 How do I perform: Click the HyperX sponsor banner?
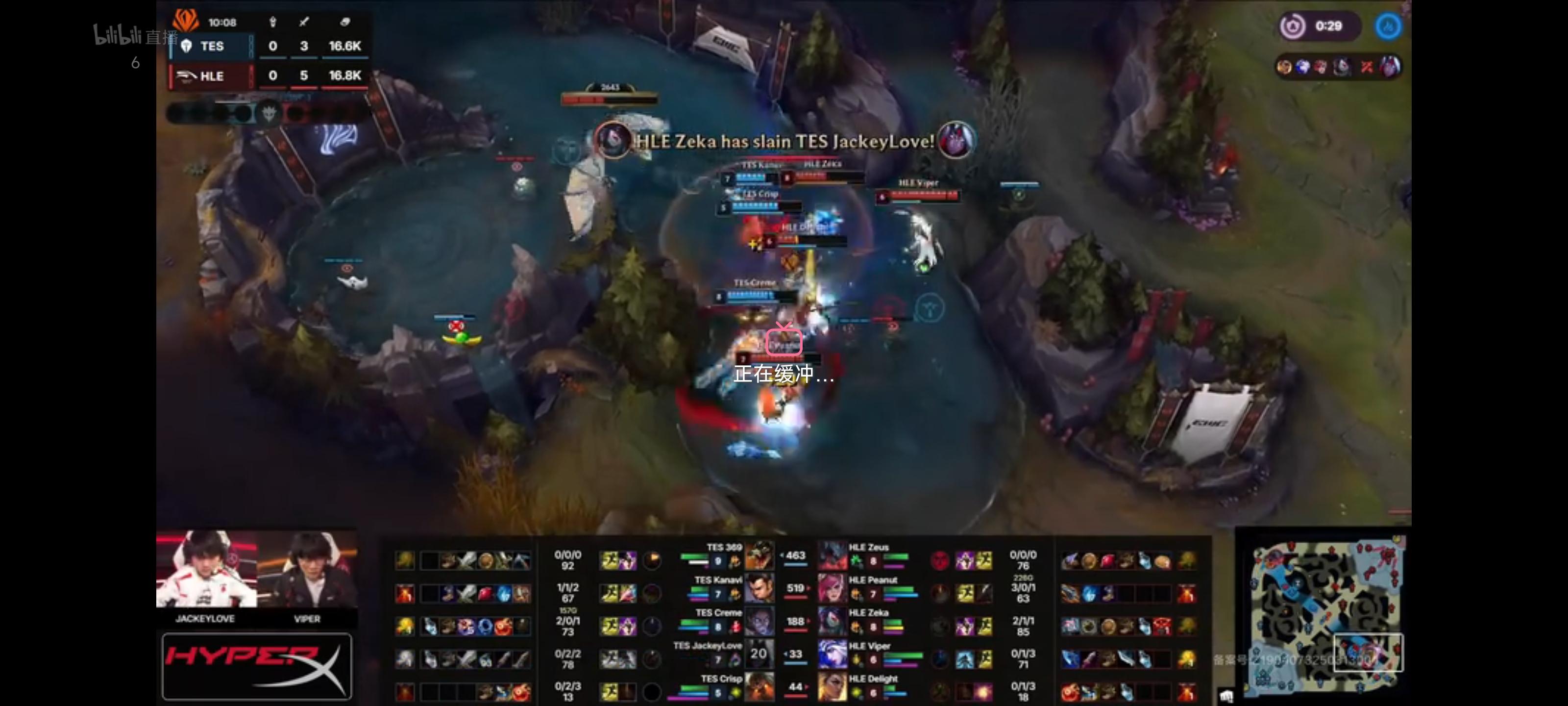click(256, 666)
